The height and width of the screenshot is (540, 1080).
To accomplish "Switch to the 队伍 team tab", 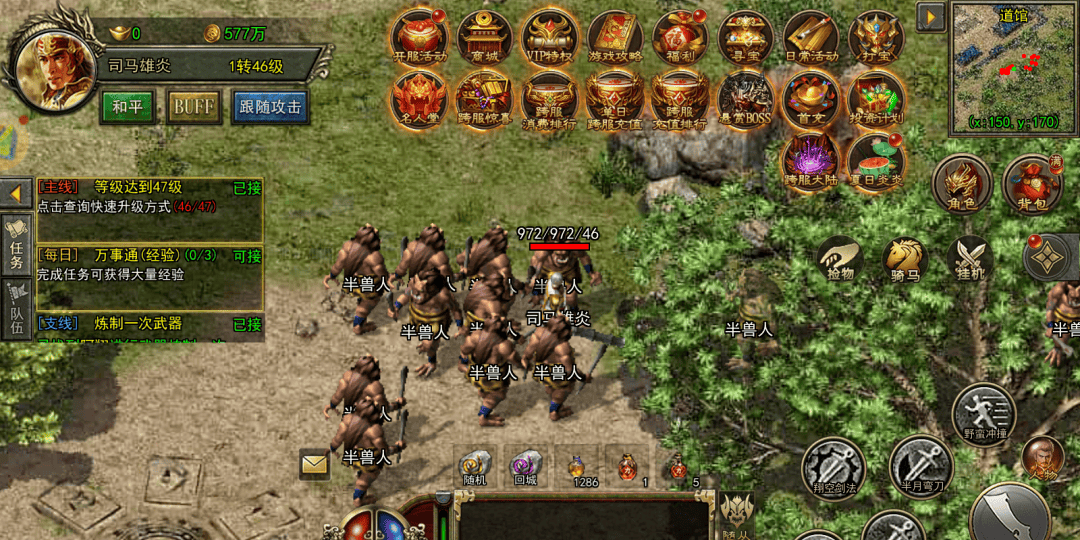I will (x=17, y=310).
